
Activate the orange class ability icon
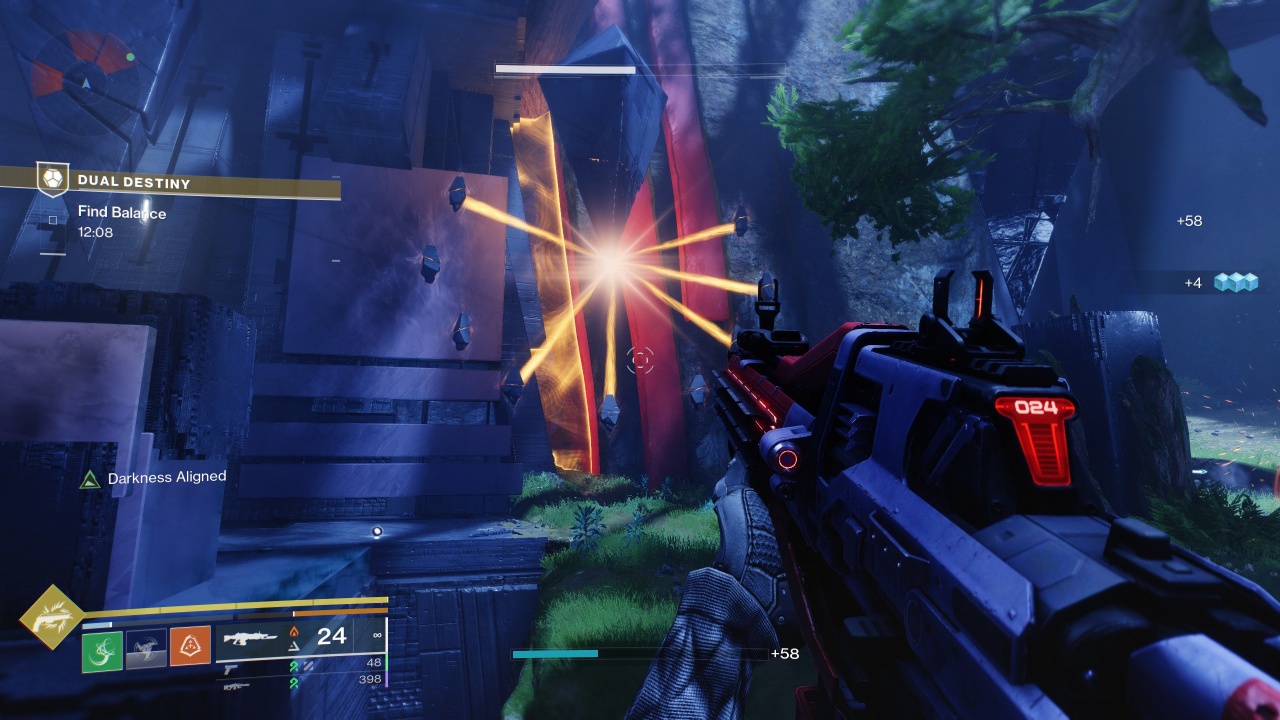[190, 647]
